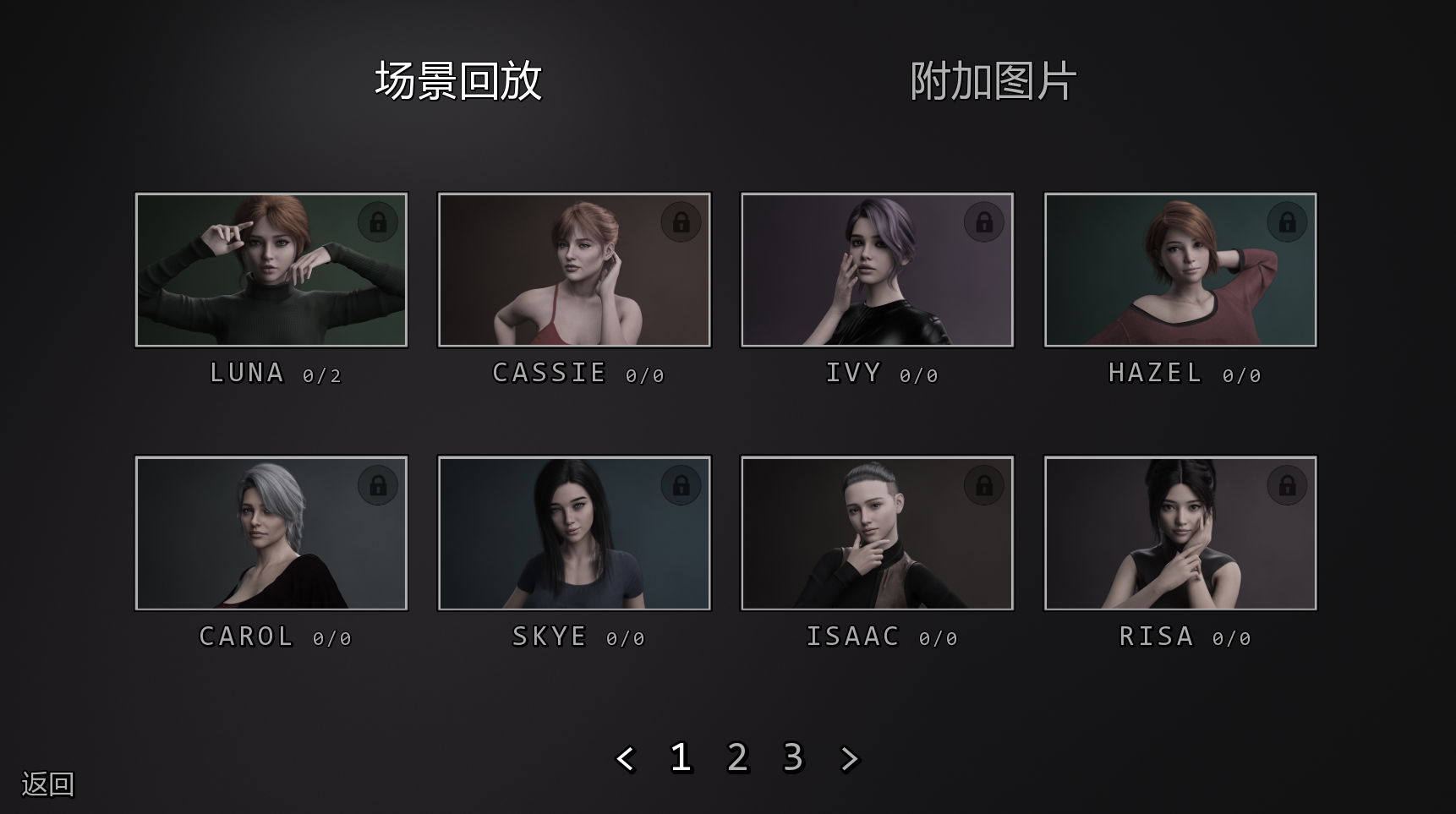
Task: Open the 附加图片 tab
Action: tap(993, 81)
